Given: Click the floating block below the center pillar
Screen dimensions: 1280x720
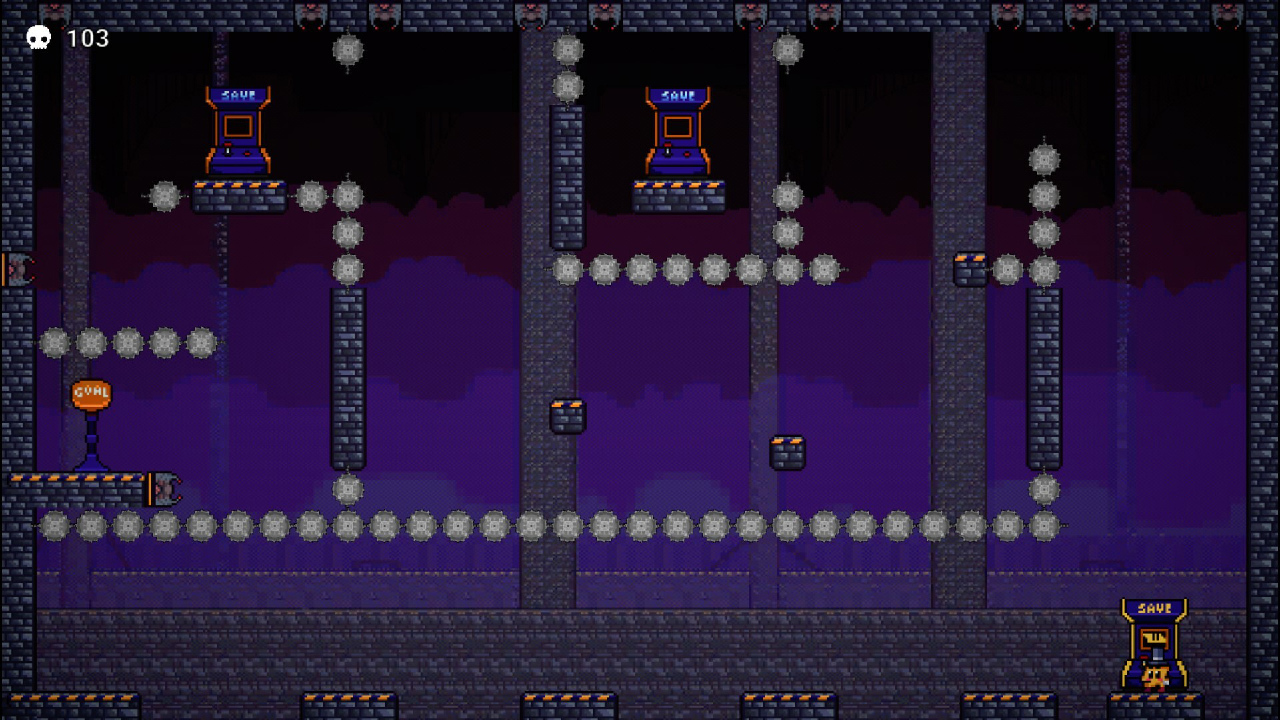Looking at the screenshot, I should [x=786, y=452].
